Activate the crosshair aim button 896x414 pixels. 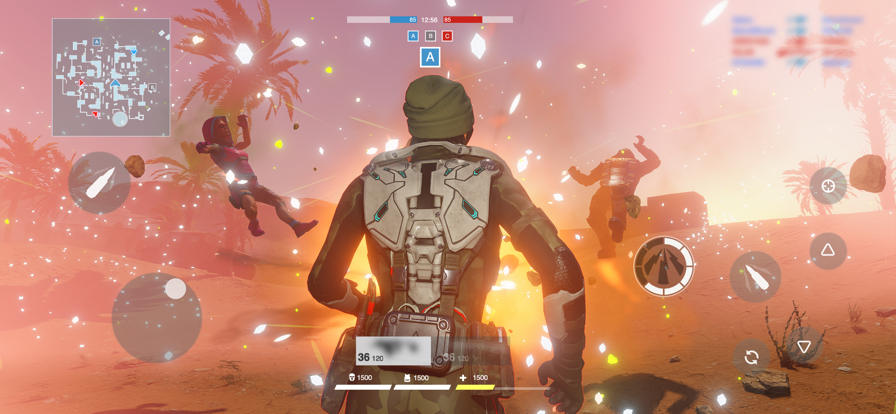click(827, 186)
